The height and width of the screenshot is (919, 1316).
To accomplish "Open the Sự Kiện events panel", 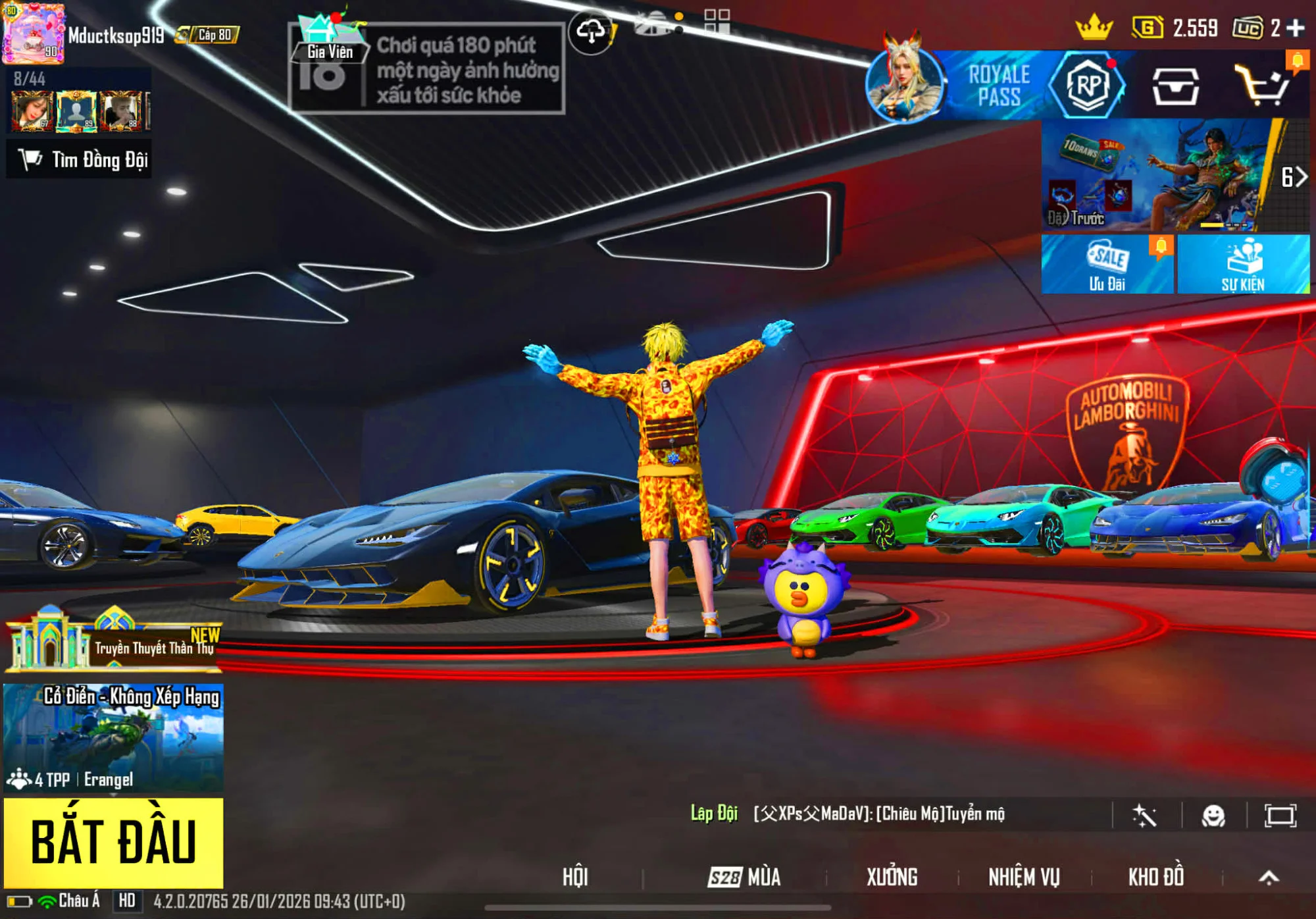I will [1243, 265].
